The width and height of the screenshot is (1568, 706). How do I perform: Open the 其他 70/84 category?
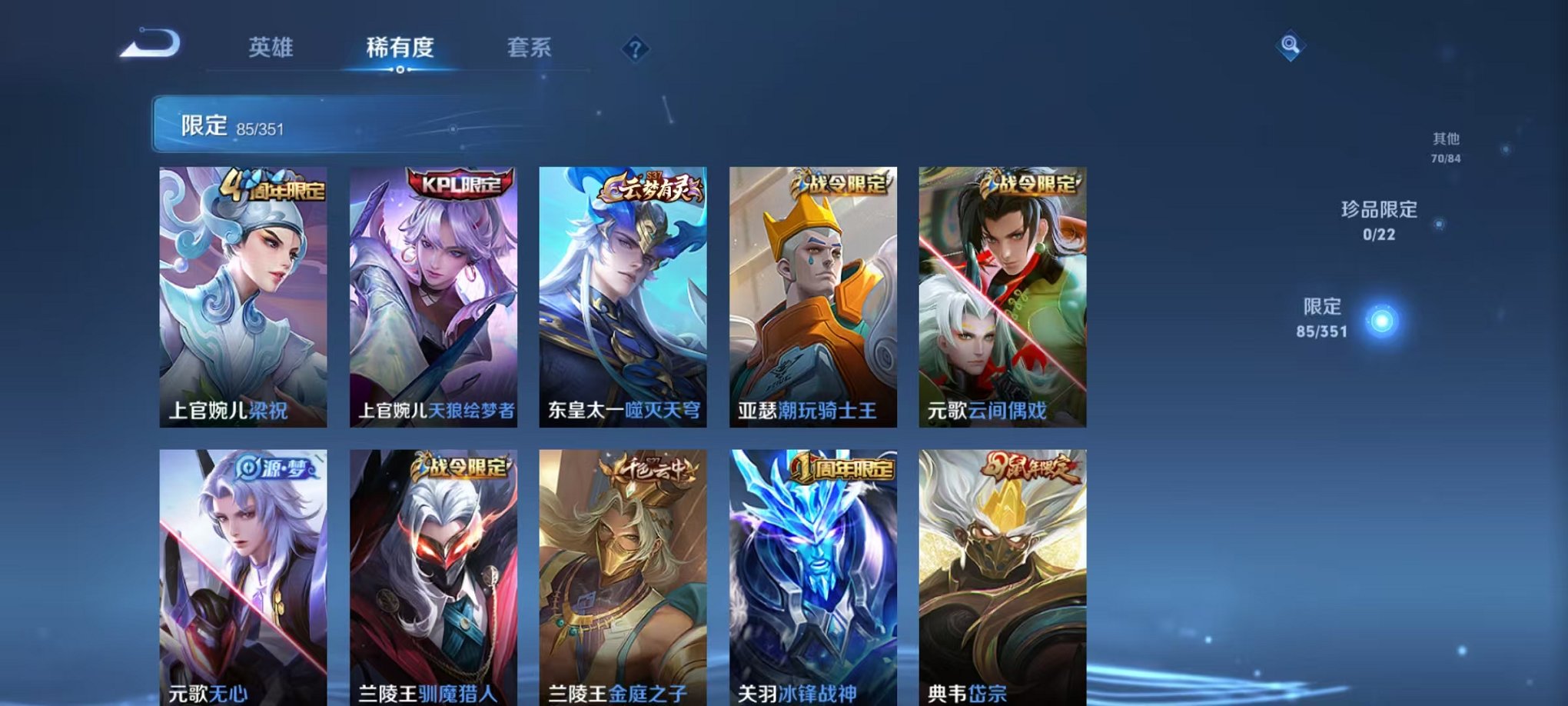[1447, 147]
